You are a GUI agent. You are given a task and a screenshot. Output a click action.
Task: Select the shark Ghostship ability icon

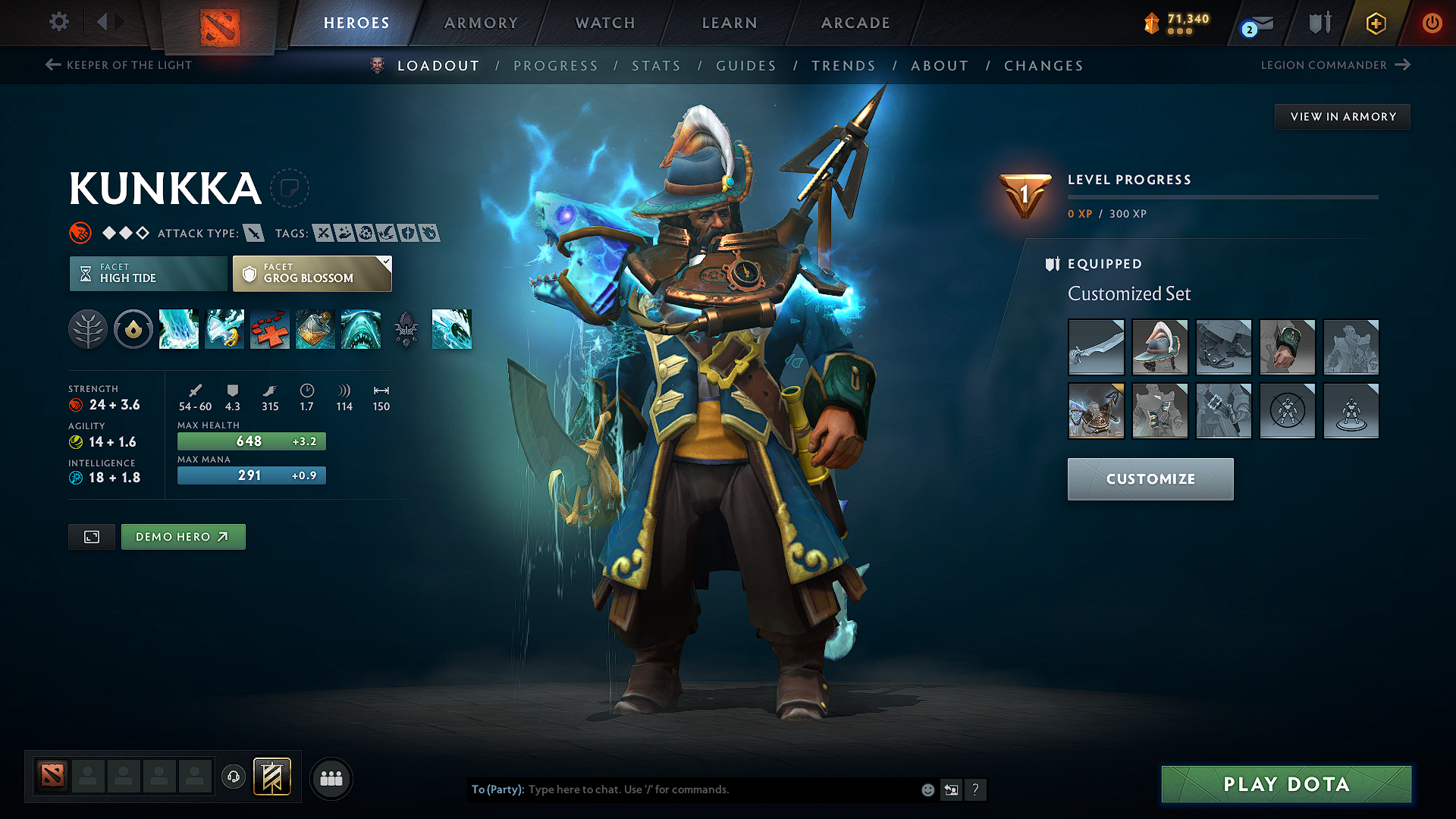point(361,329)
